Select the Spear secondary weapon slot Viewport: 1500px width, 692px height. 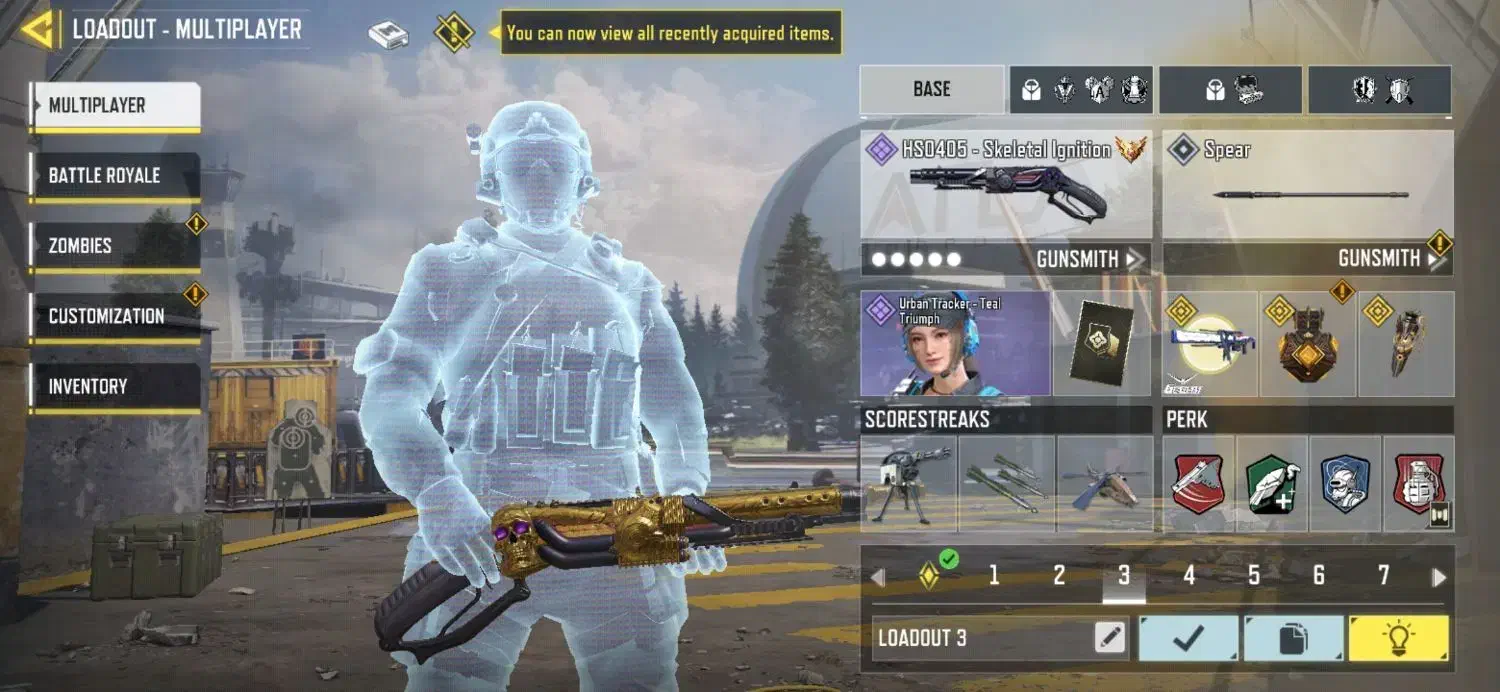click(x=1307, y=184)
